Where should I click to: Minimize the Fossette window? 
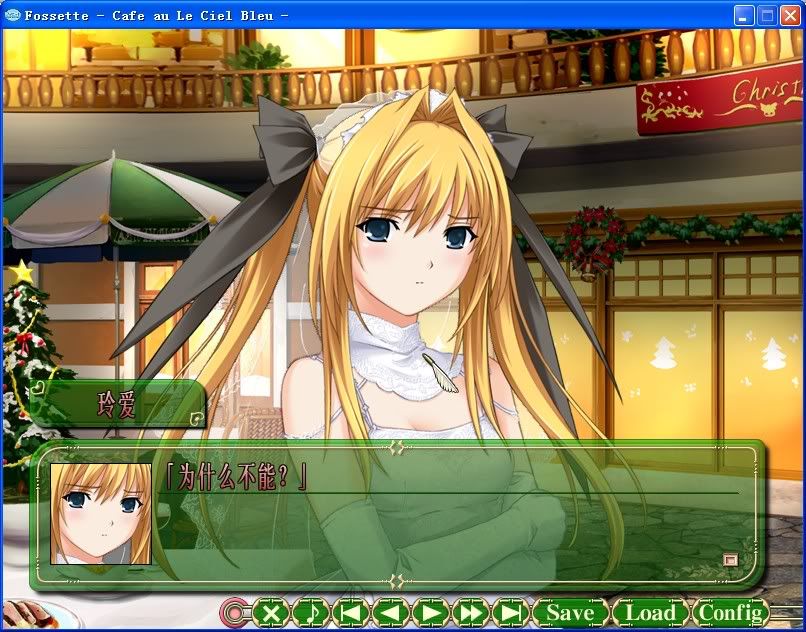point(744,15)
